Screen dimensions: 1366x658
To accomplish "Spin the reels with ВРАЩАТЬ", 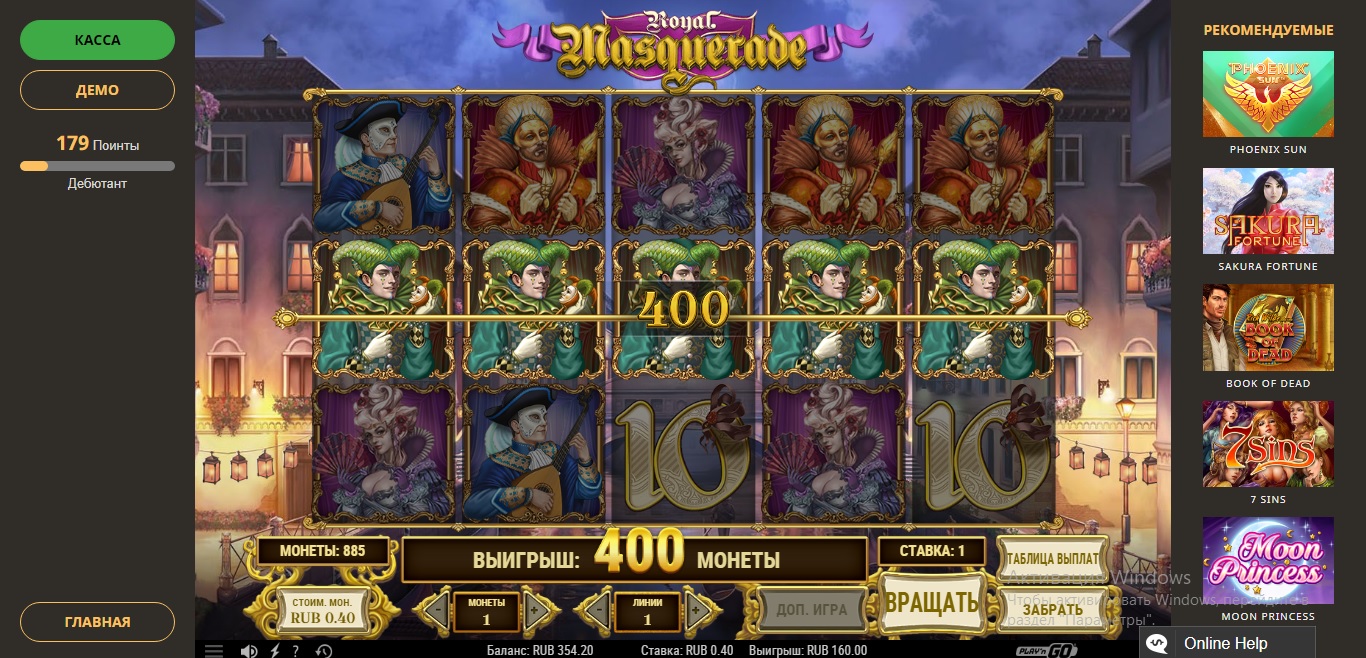I will coord(931,602).
